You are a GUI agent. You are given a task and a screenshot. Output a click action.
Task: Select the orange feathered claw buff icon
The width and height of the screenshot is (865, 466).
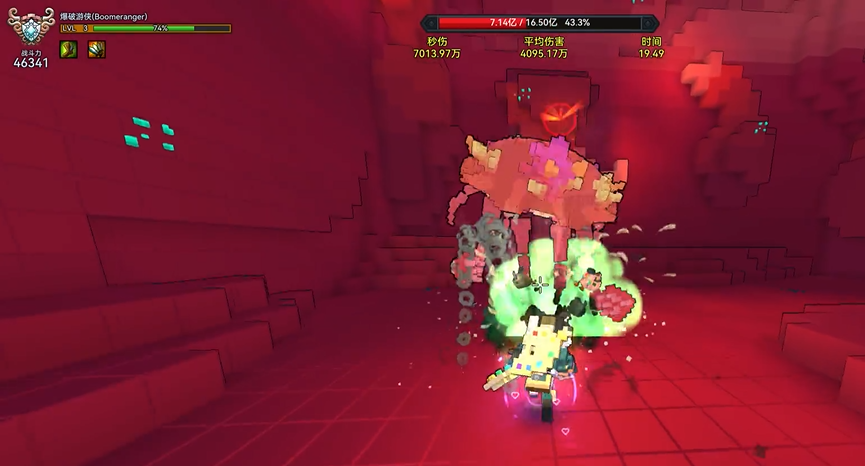point(96,49)
